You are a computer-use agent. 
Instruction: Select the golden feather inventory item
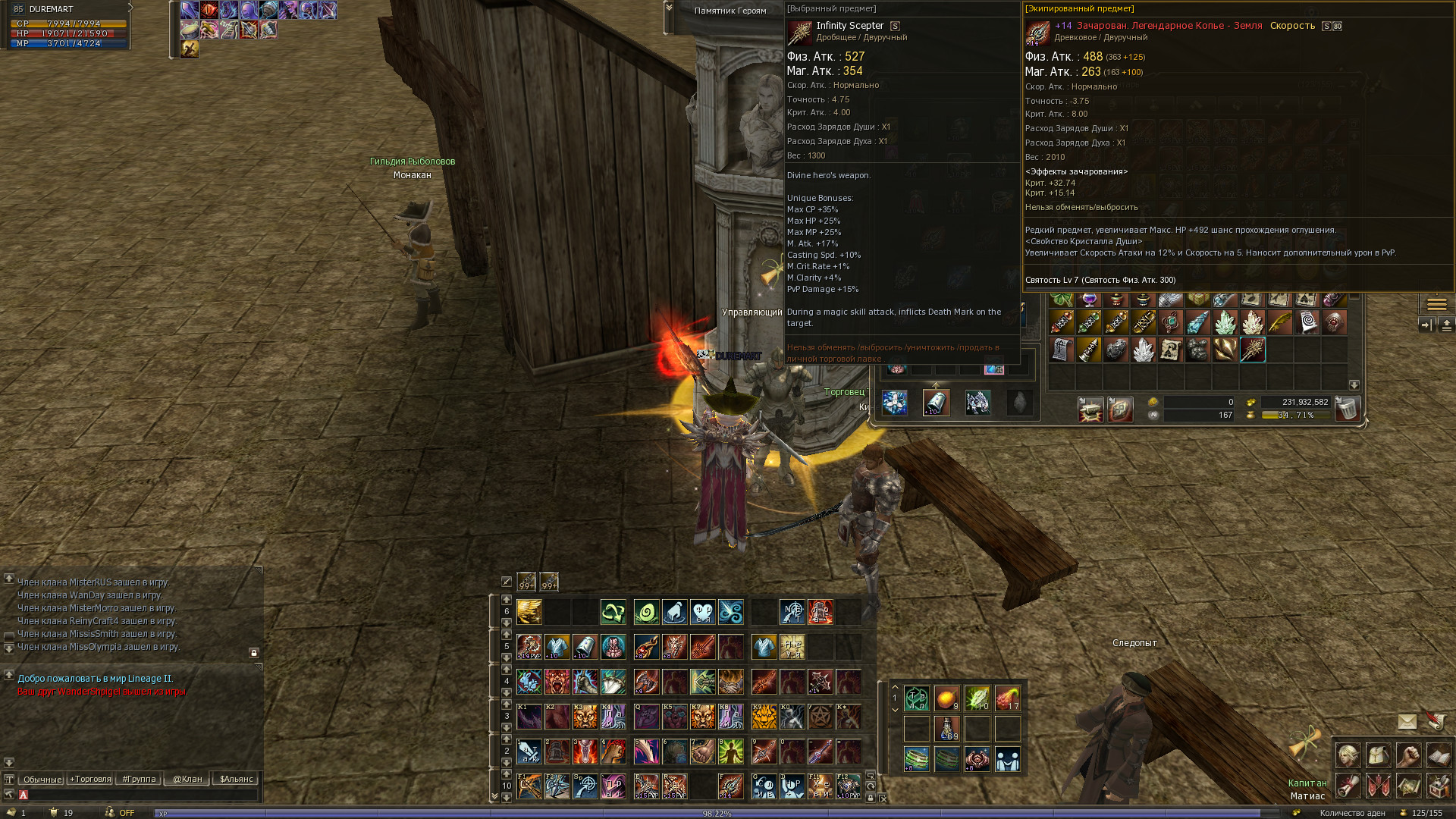click(1280, 323)
